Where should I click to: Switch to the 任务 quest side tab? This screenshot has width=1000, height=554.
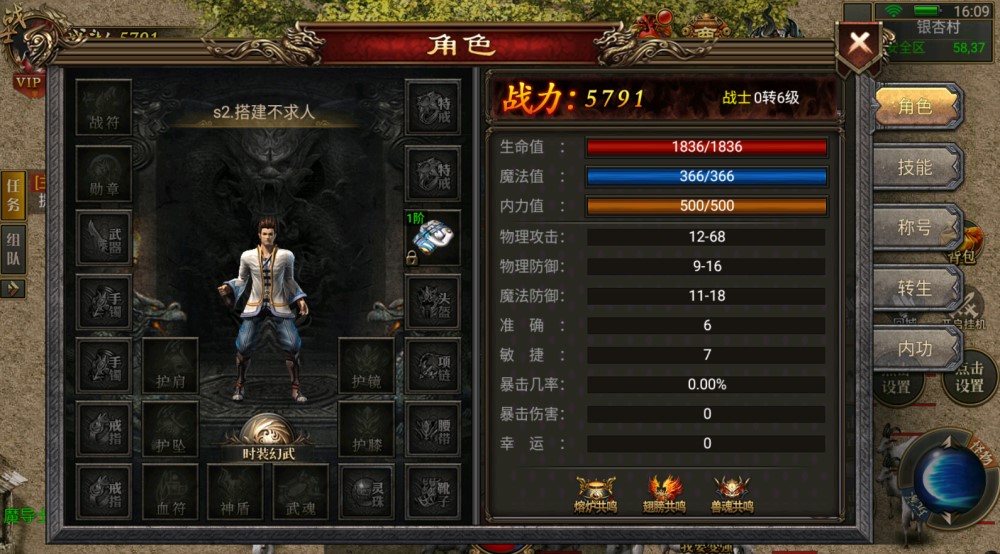tap(14, 193)
